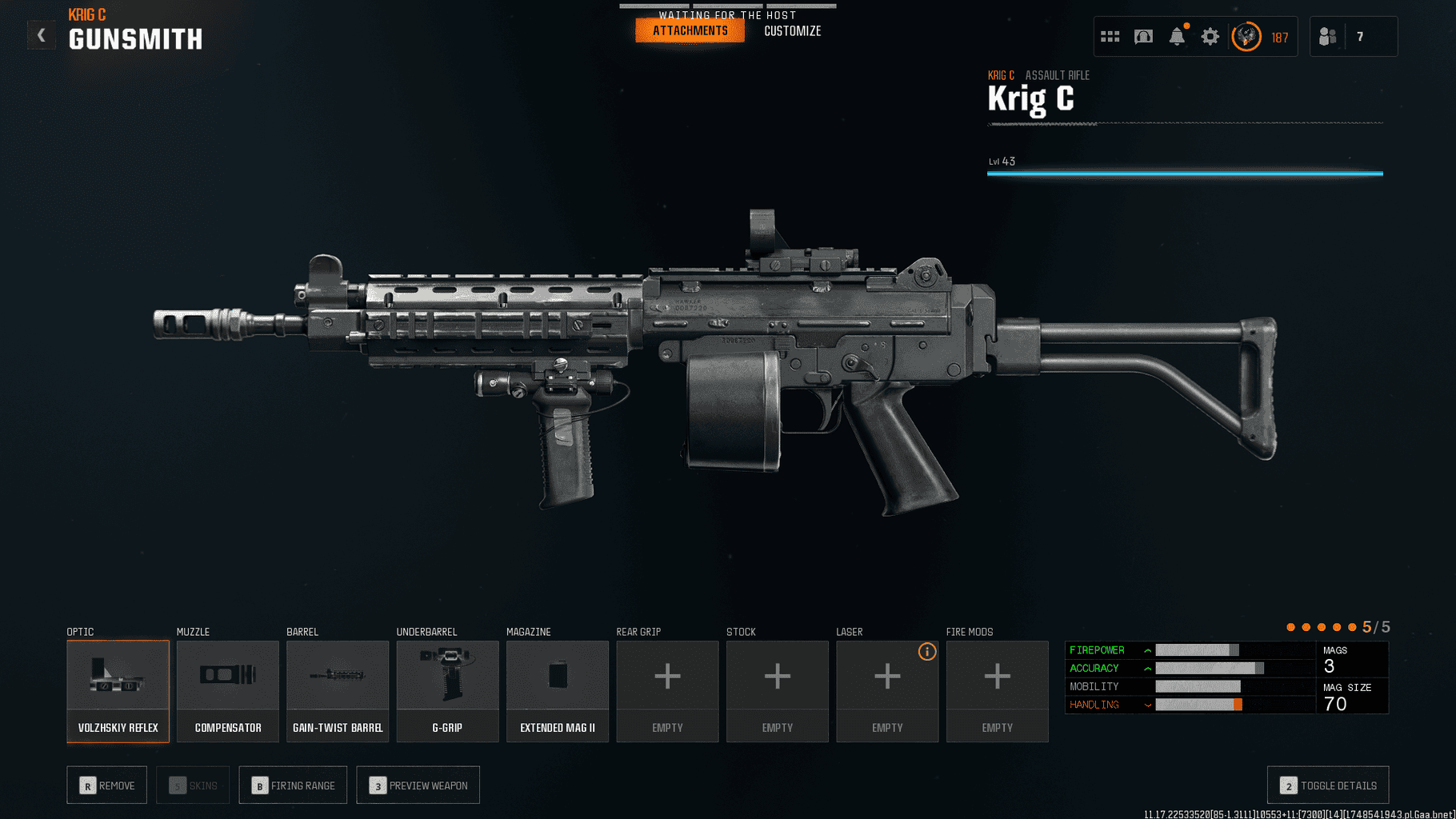1456x819 pixels.
Task: Click the plus icon on Fire Mods slot
Action: coord(997,677)
